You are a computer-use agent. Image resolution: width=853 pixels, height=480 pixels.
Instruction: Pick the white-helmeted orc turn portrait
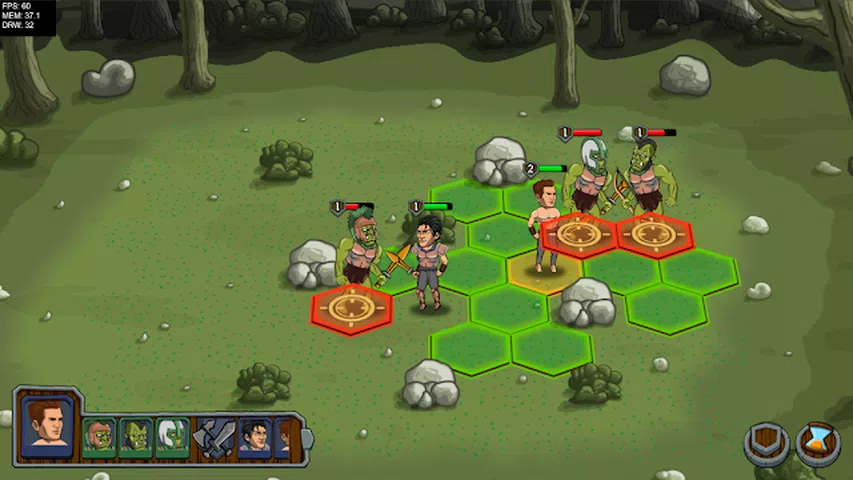[x=172, y=437]
